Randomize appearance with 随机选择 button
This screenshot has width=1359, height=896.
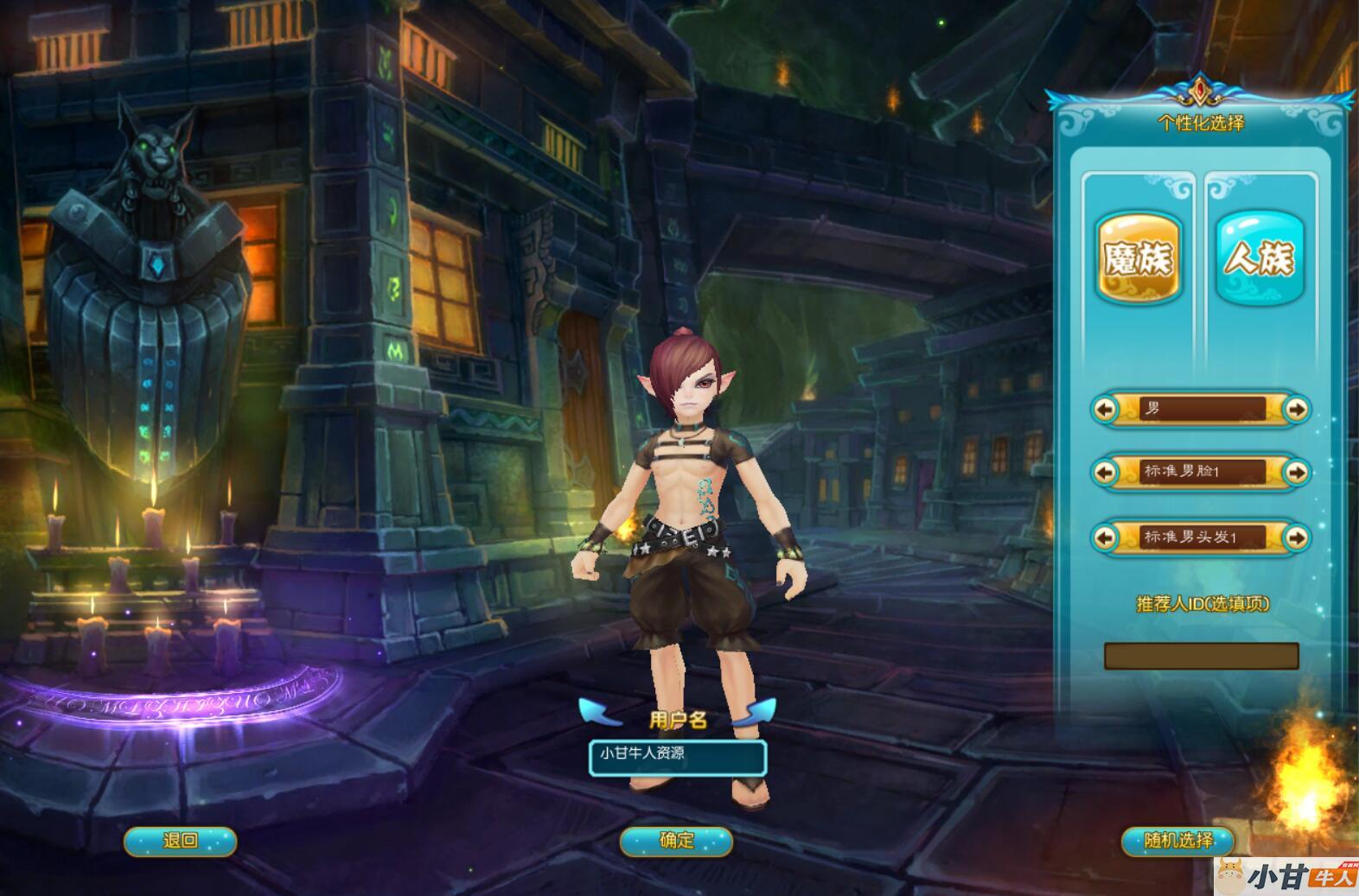1178,841
